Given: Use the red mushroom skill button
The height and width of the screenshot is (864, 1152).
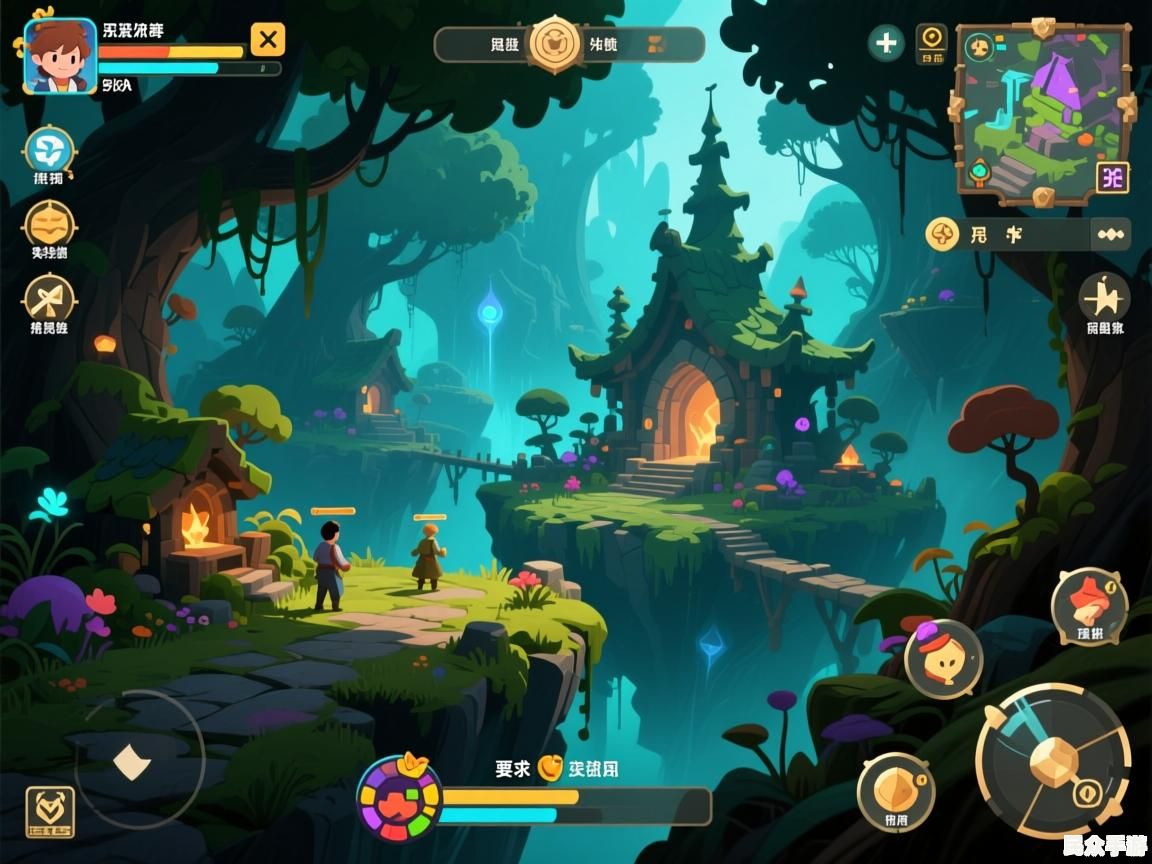Looking at the screenshot, I should (x=1089, y=605).
